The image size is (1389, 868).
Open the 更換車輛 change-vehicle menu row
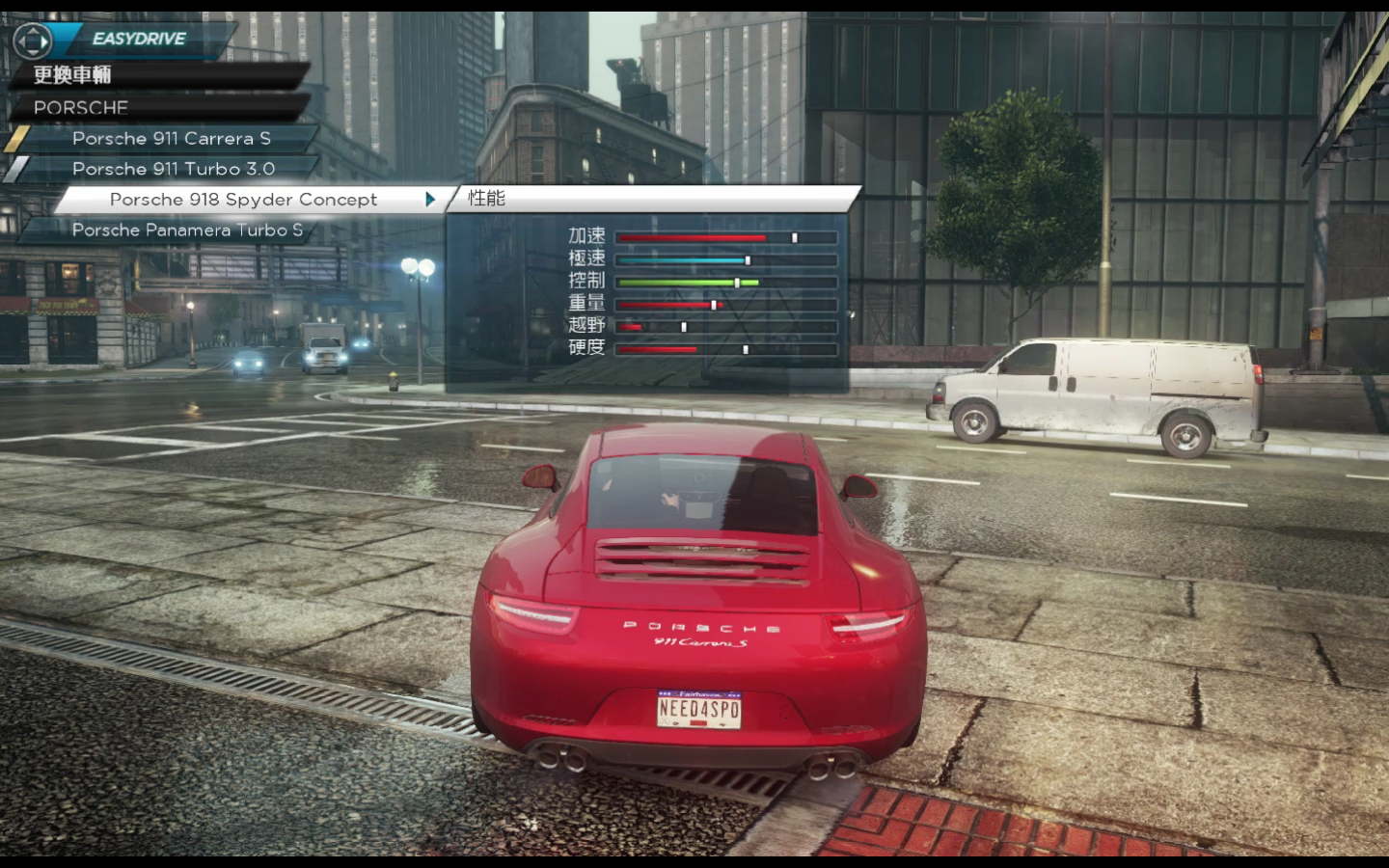click(73, 75)
